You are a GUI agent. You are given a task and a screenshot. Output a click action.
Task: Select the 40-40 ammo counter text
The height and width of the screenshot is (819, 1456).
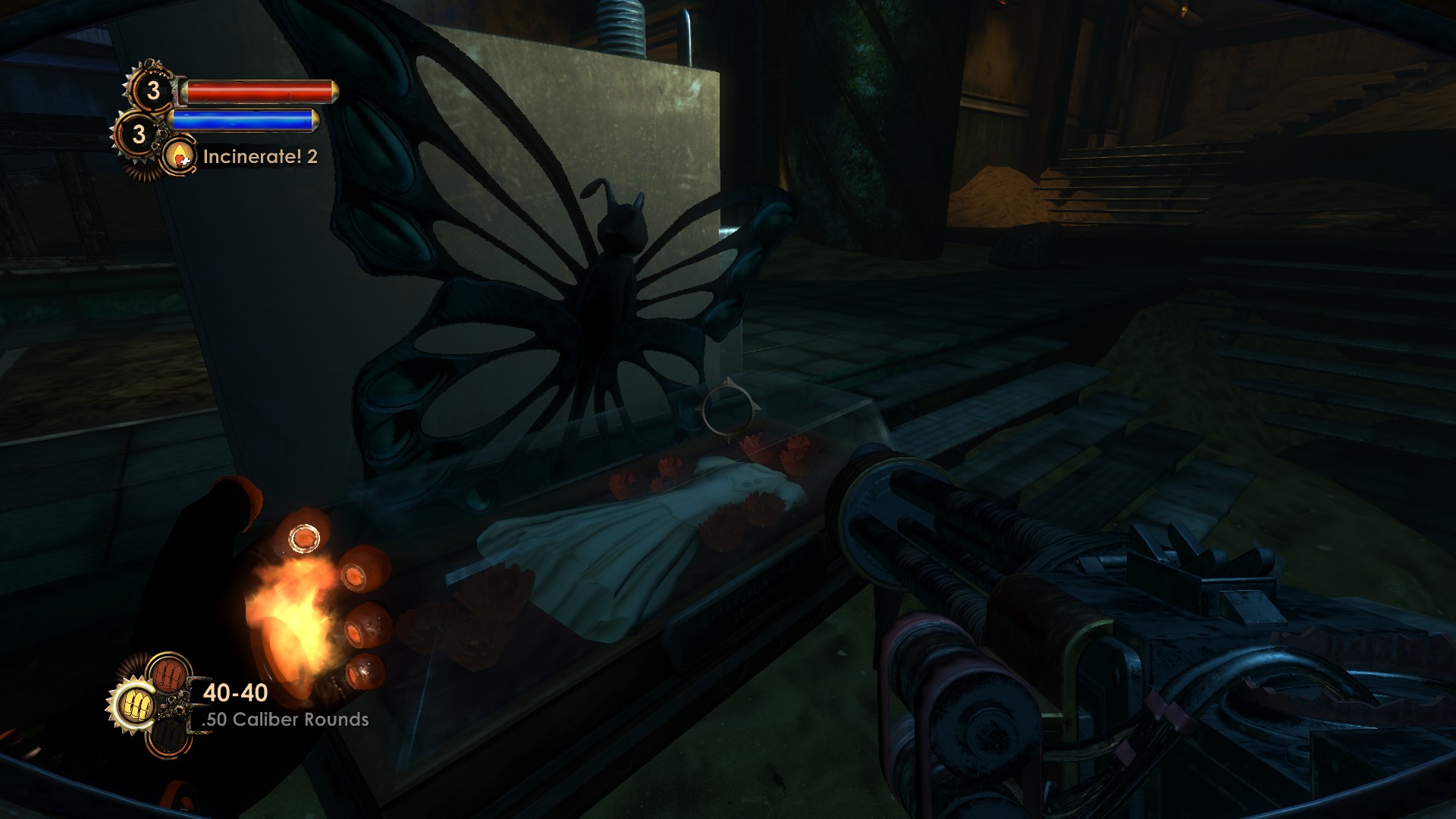(236, 692)
